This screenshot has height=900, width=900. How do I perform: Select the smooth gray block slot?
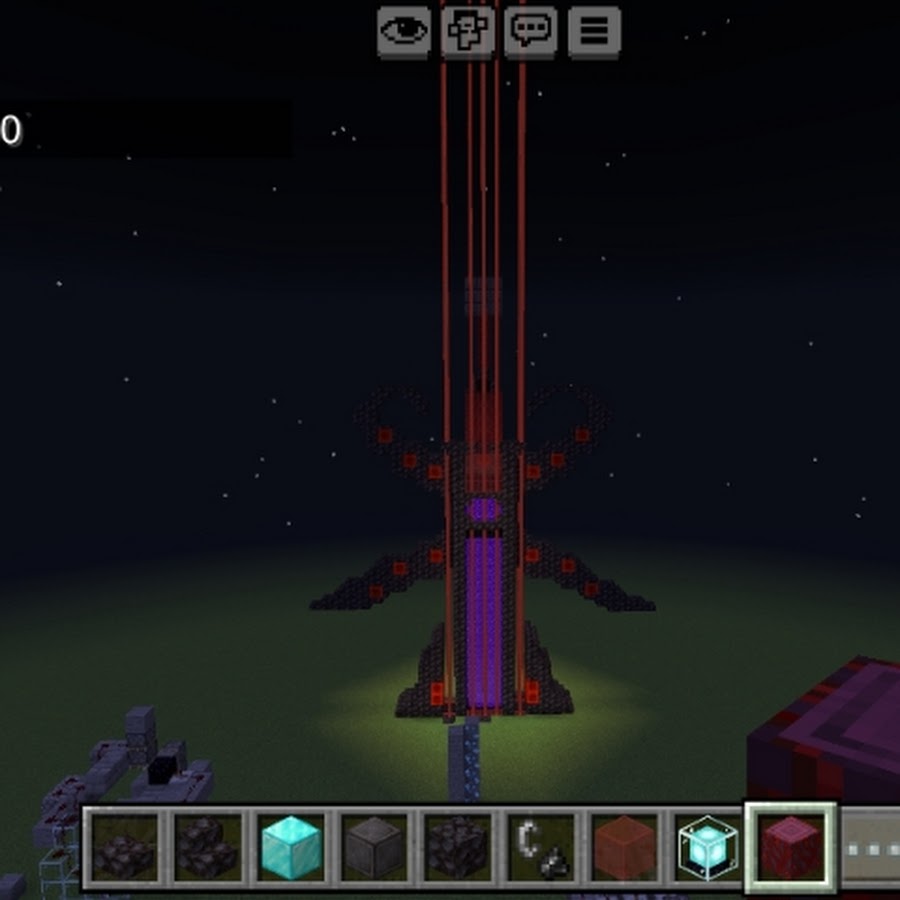click(374, 848)
